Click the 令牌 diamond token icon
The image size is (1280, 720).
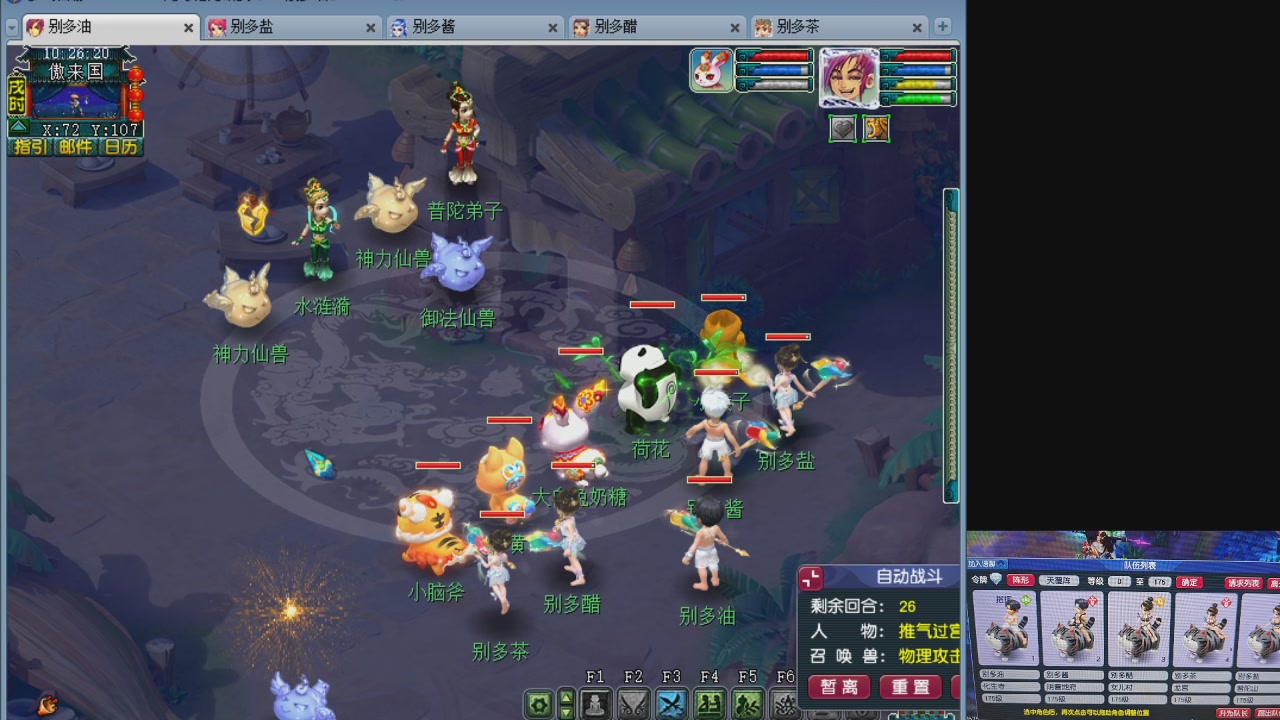click(x=996, y=581)
